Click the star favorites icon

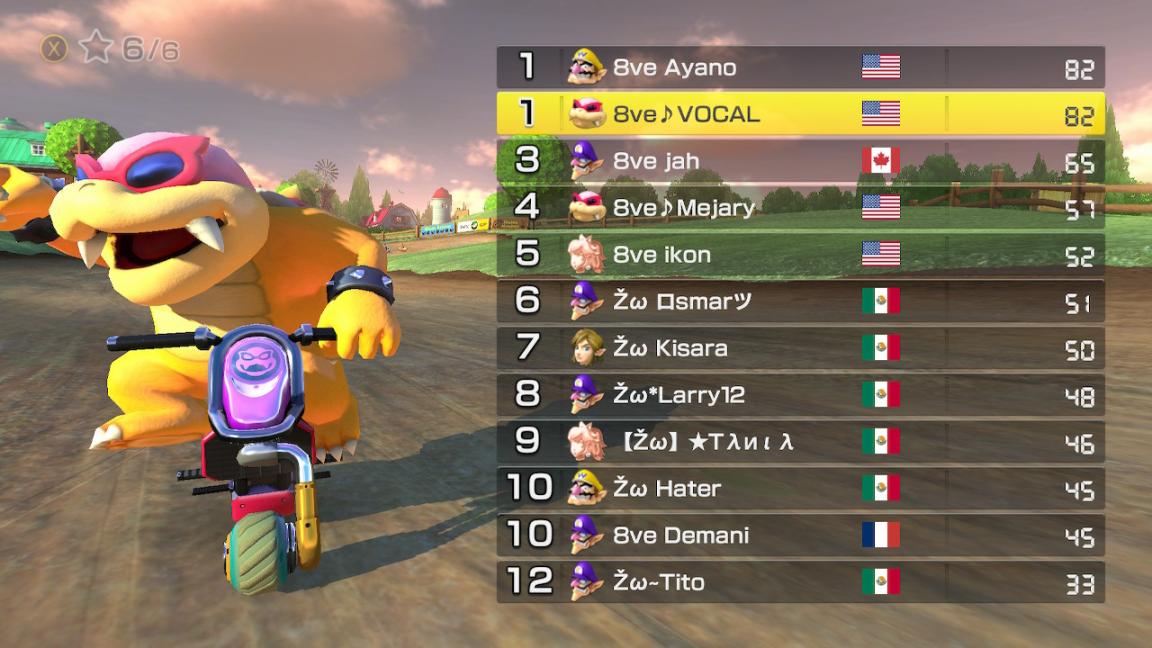pyautogui.click(x=96, y=47)
